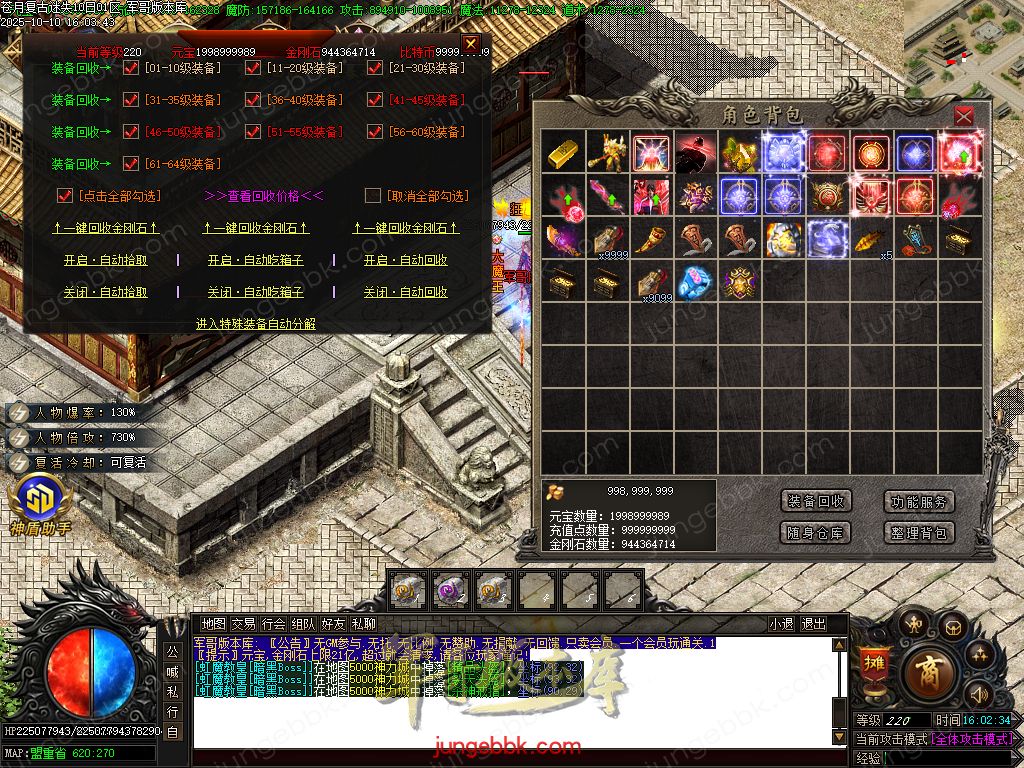The width and height of the screenshot is (1024, 768).
Task: Toggle the 01-10级装备 recycle checkbox
Action: click(130, 69)
